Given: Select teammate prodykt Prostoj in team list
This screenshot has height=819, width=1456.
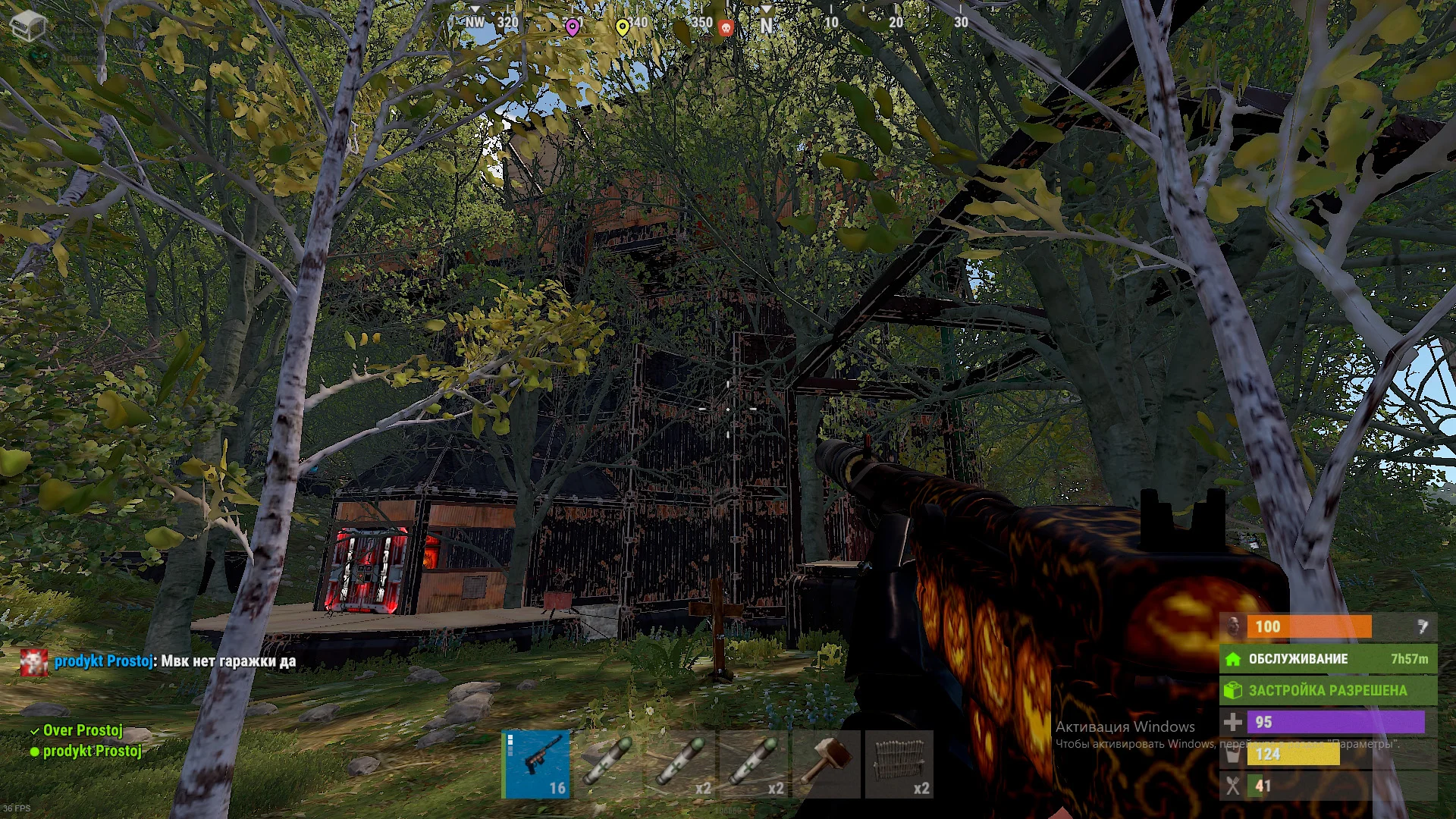Looking at the screenshot, I should point(91,752).
